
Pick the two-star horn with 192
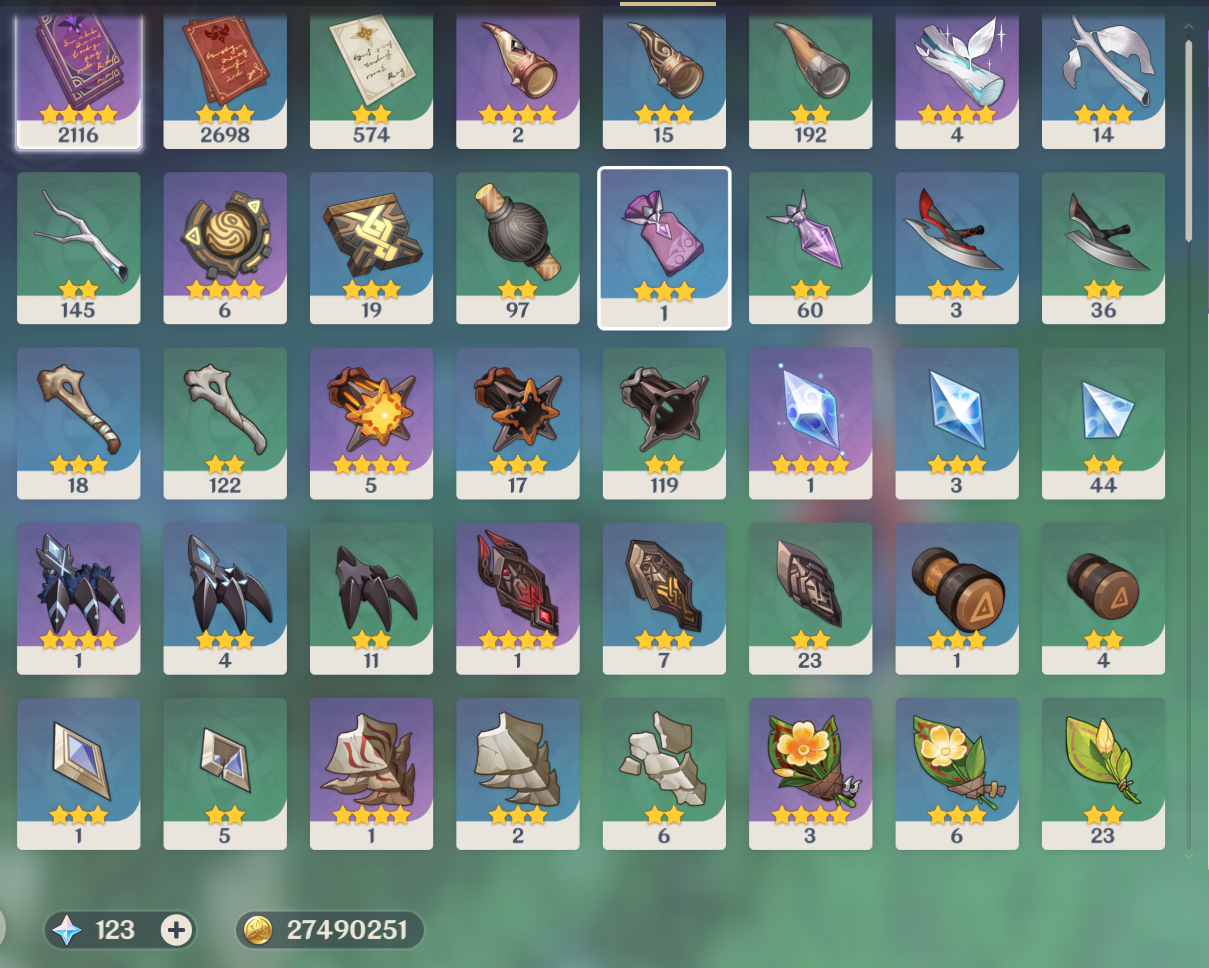point(810,75)
